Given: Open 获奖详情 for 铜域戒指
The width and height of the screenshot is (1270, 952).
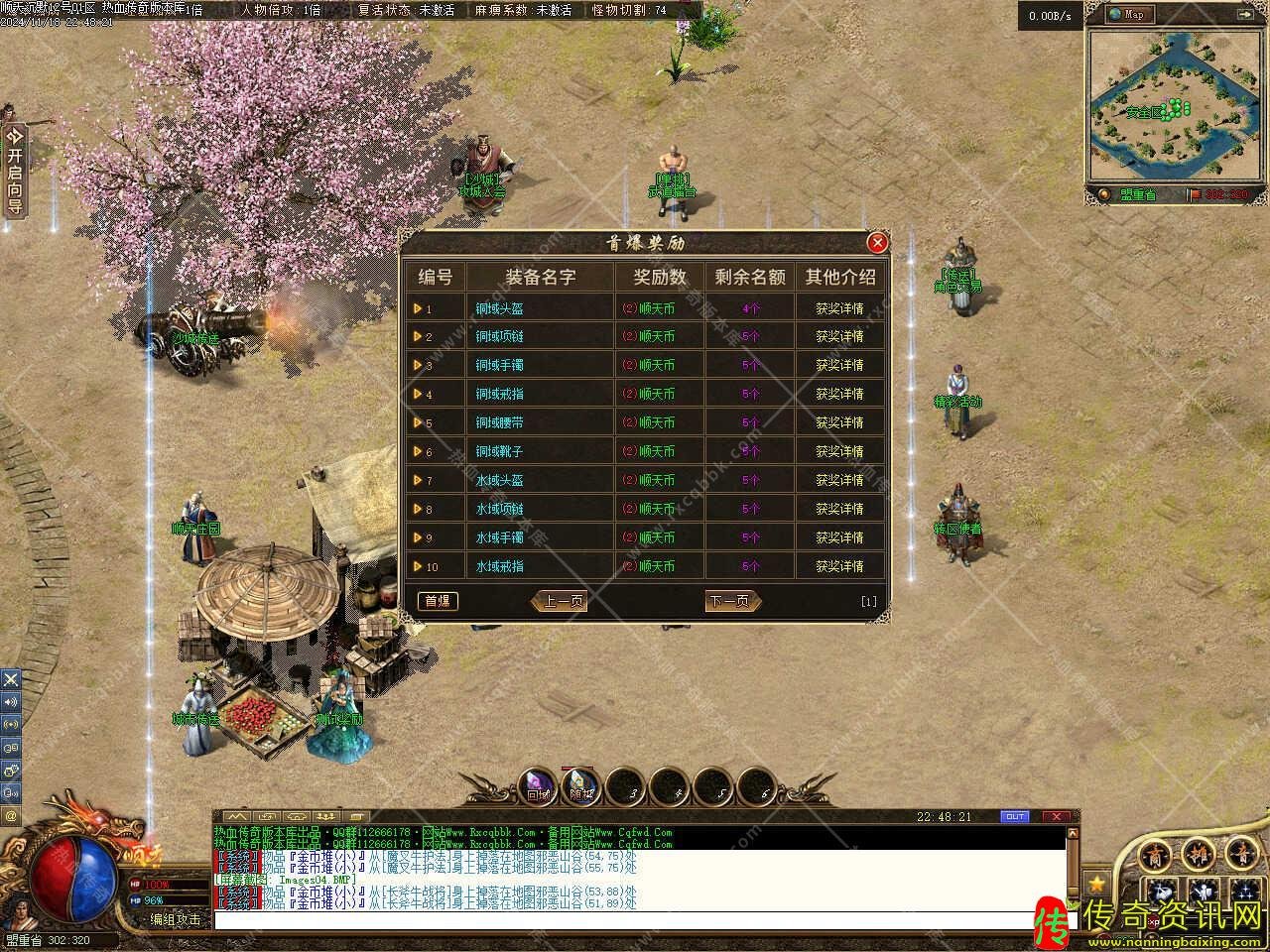Looking at the screenshot, I should click(839, 394).
